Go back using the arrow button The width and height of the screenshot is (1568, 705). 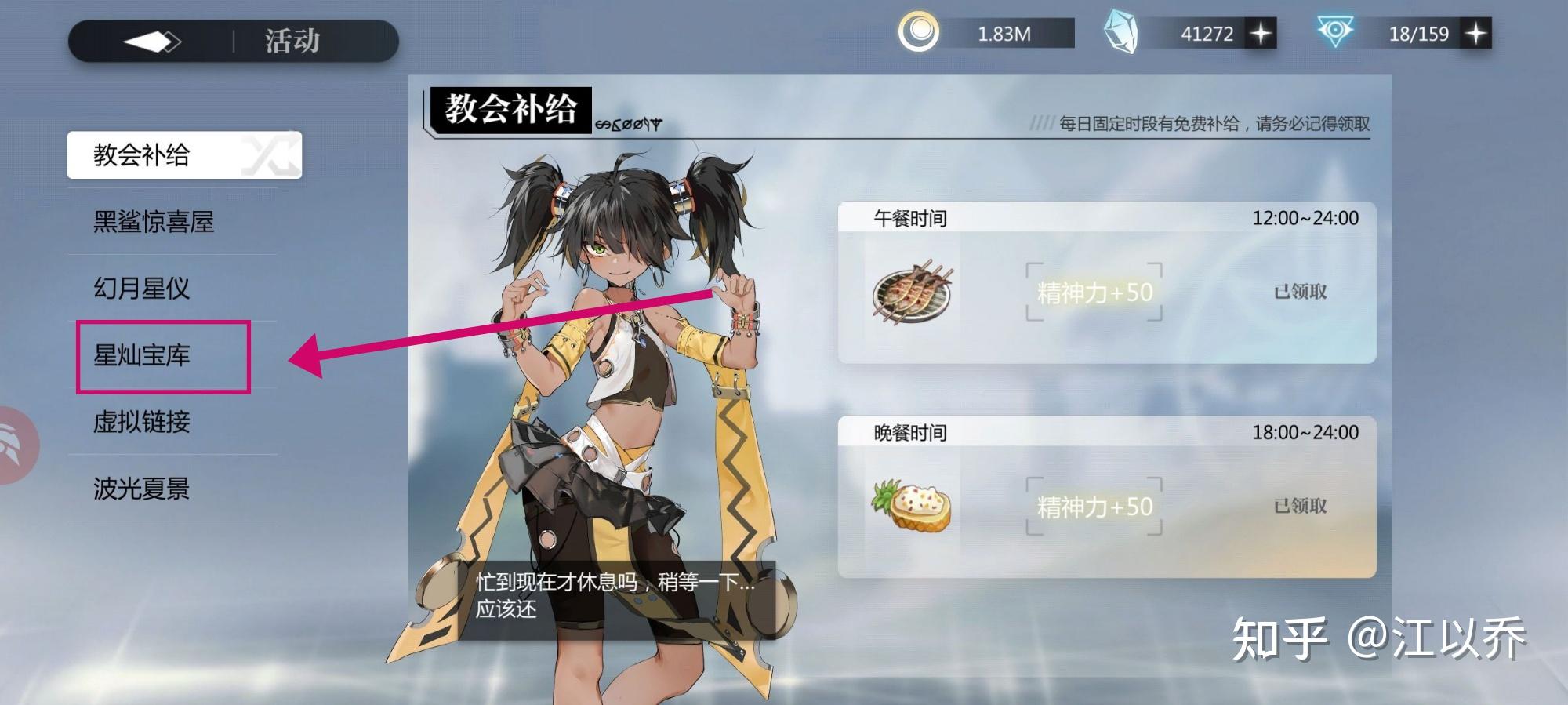152,42
